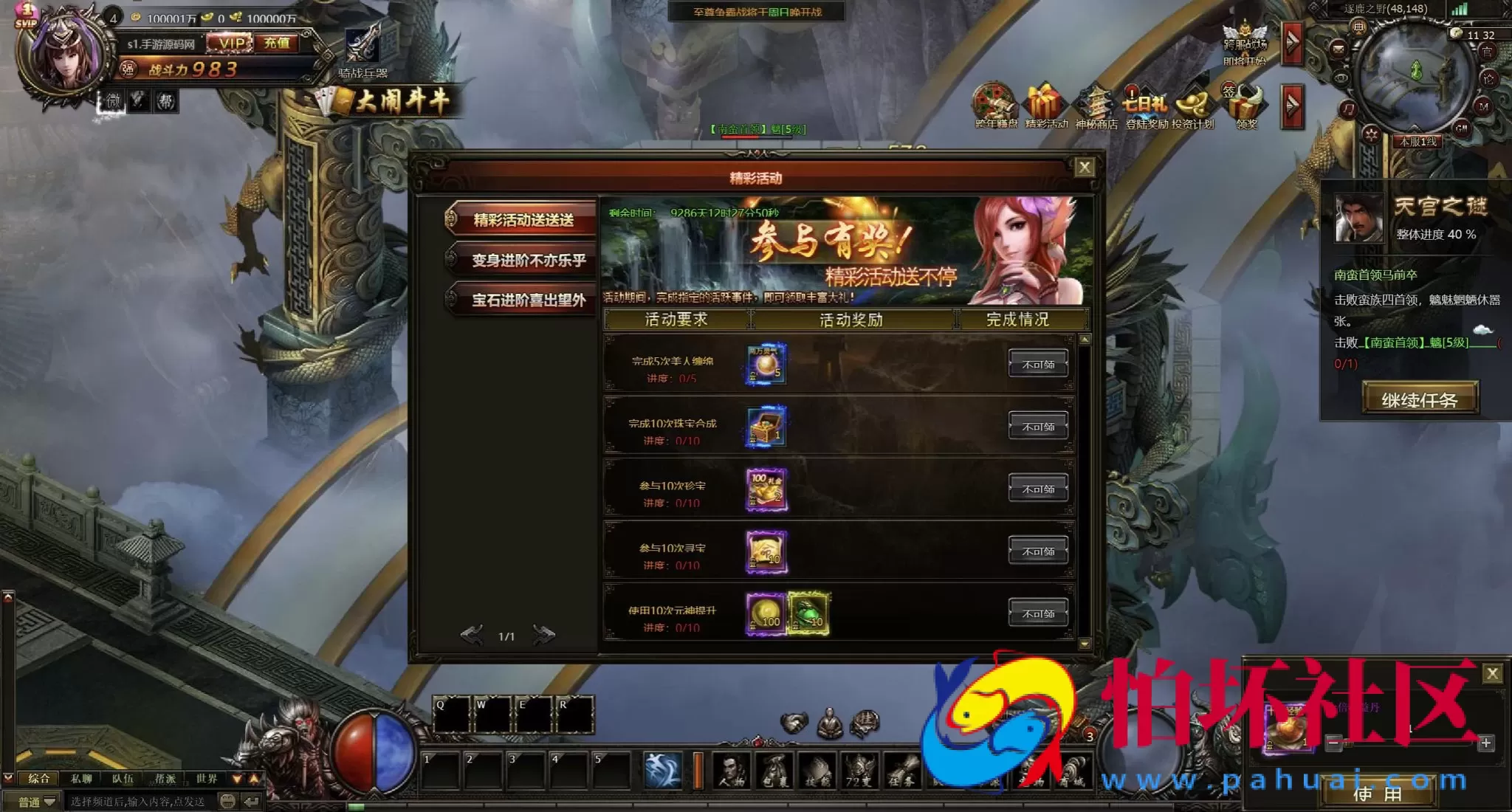Click 继续任务 to continue the quest
Screen dimensions: 1512x812
(1419, 399)
